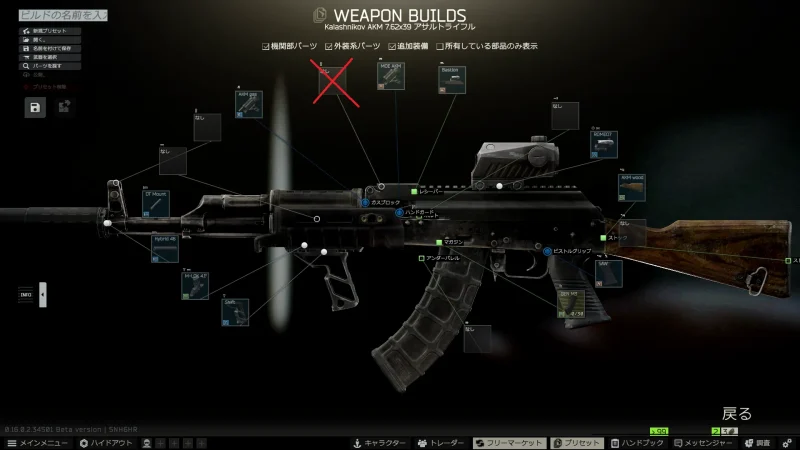This screenshot has height=450, width=800.
Task: Toggle the 機関部パーツ checkbox
Action: pos(265,46)
